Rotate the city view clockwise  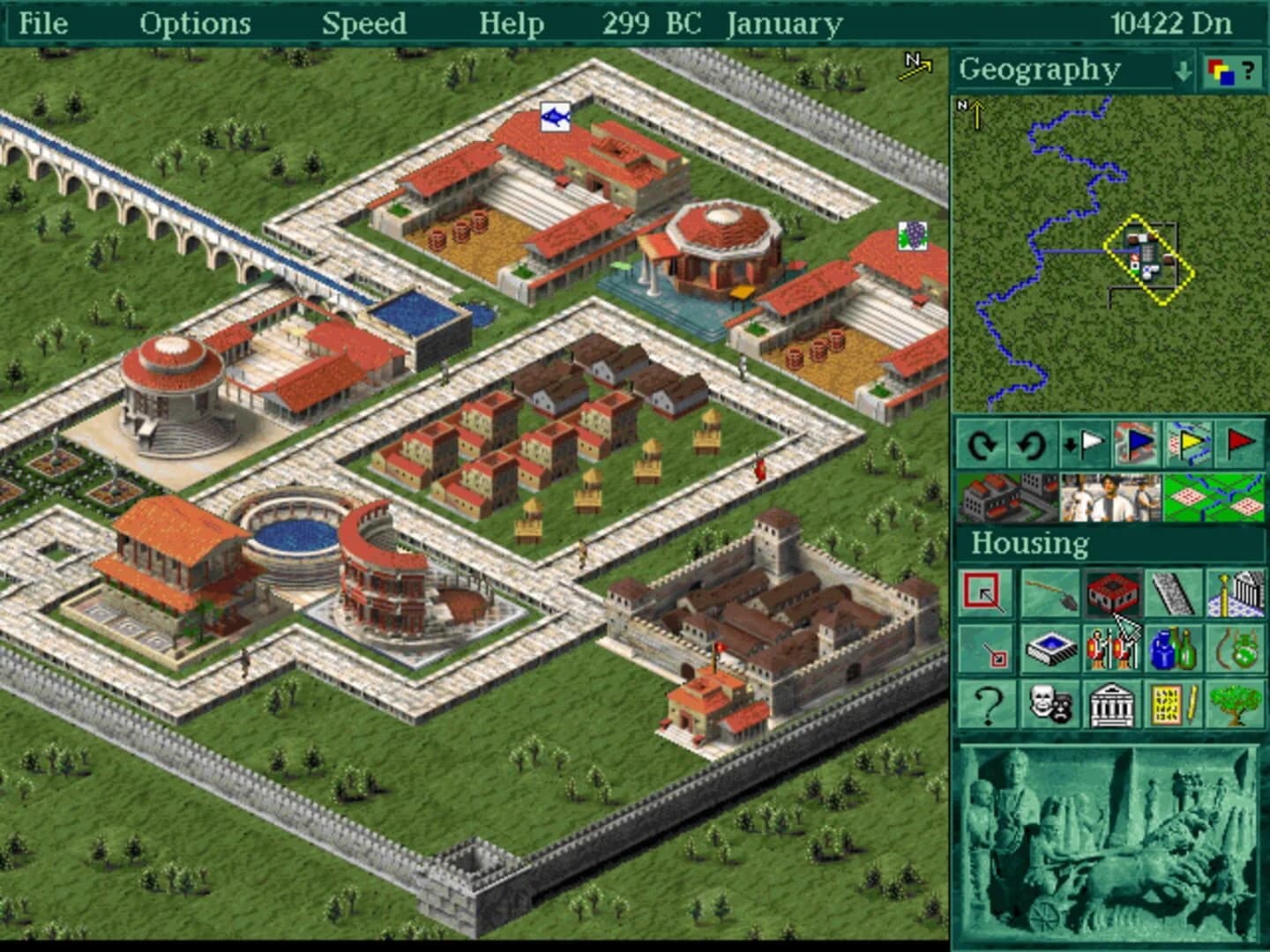(x=982, y=444)
